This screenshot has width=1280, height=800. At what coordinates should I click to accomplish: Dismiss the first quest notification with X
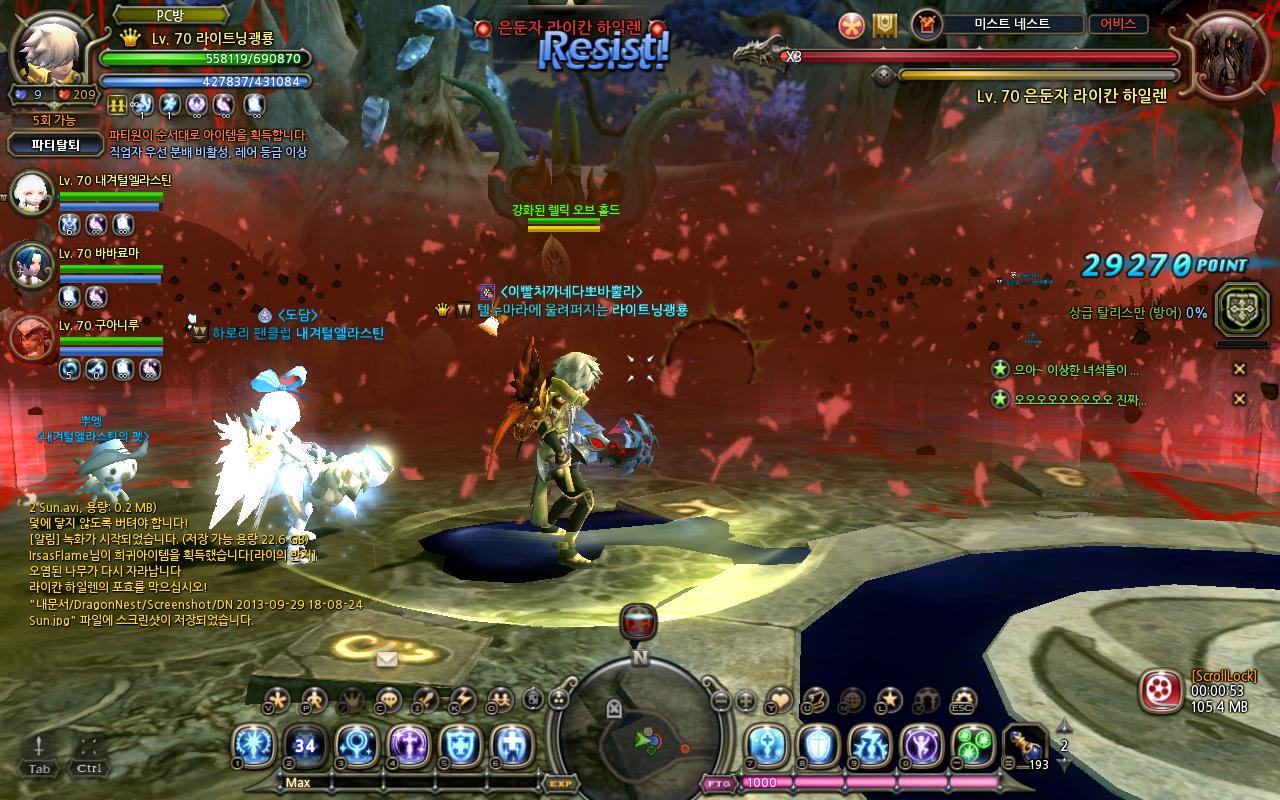pos(1239,369)
